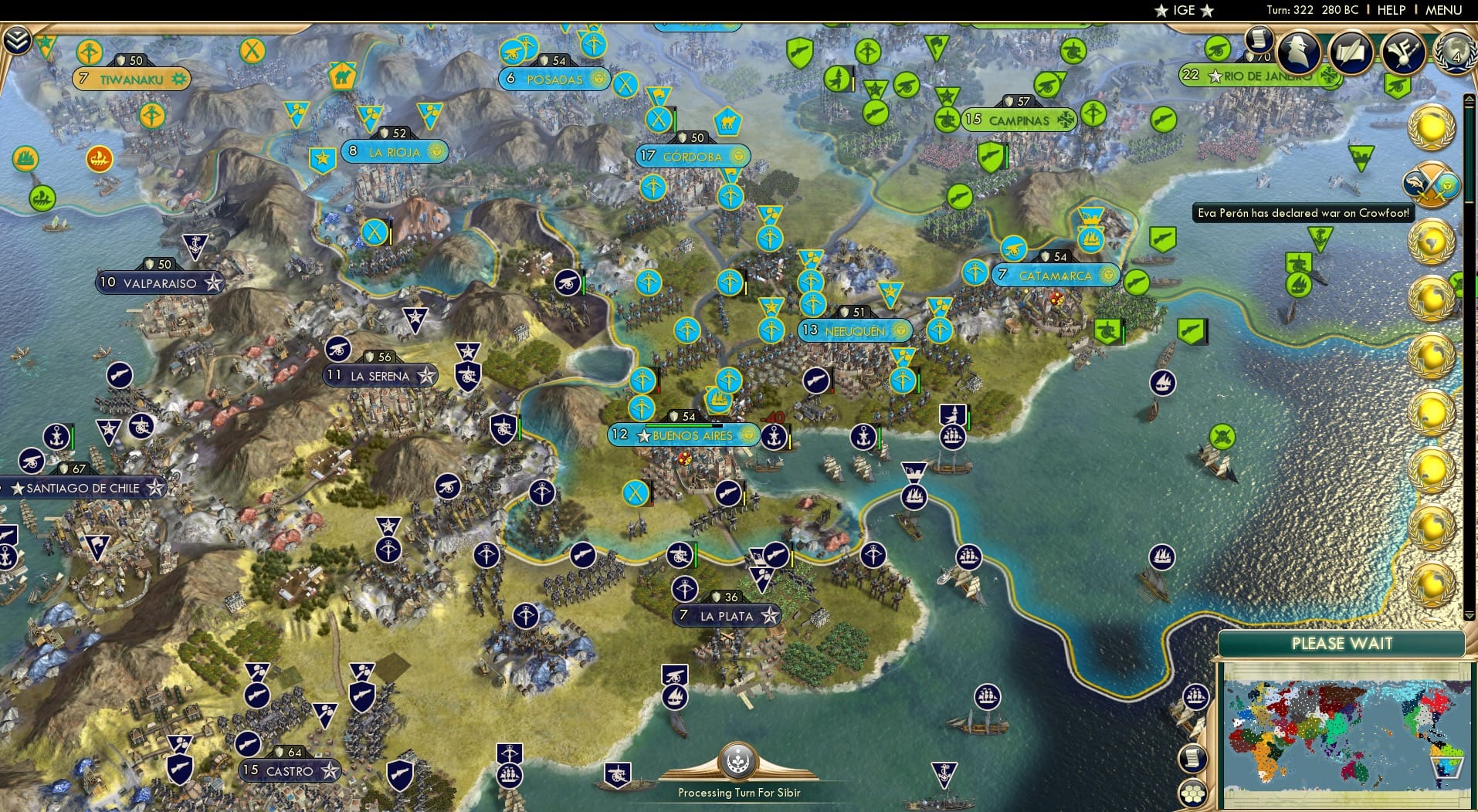Viewport: 1478px width, 812px height.
Task: Click the Tiwanaku city-state banner
Action: pos(133,78)
